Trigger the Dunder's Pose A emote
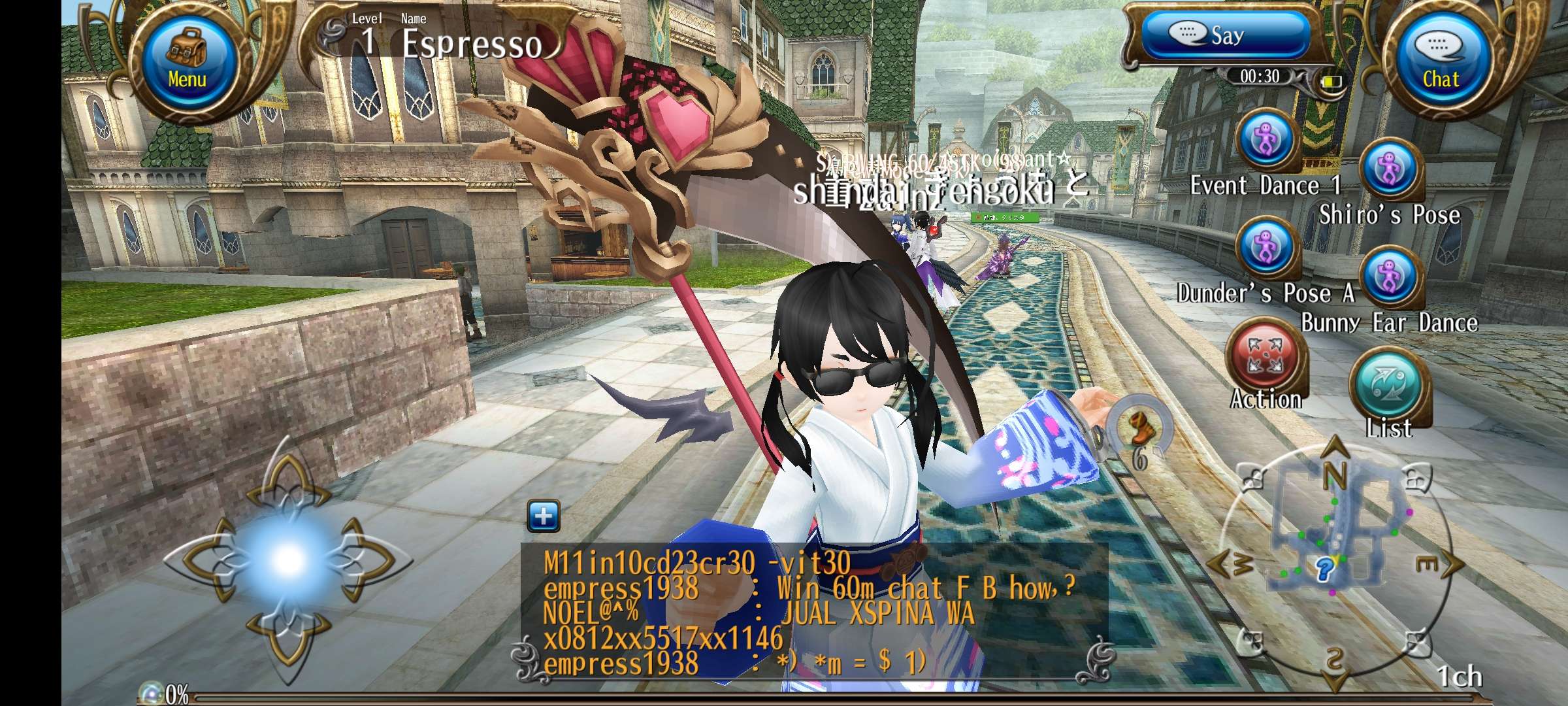Image resolution: width=1568 pixels, height=706 pixels. tap(1266, 248)
